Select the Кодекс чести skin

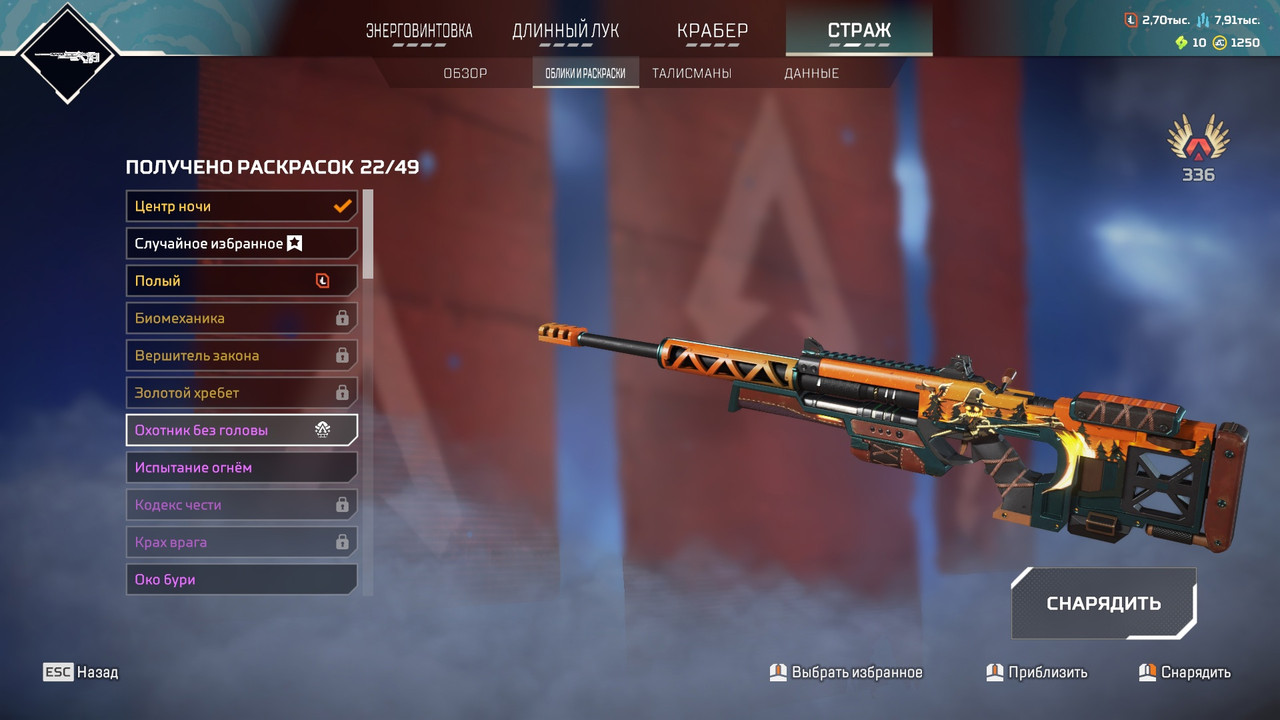tap(241, 505)
